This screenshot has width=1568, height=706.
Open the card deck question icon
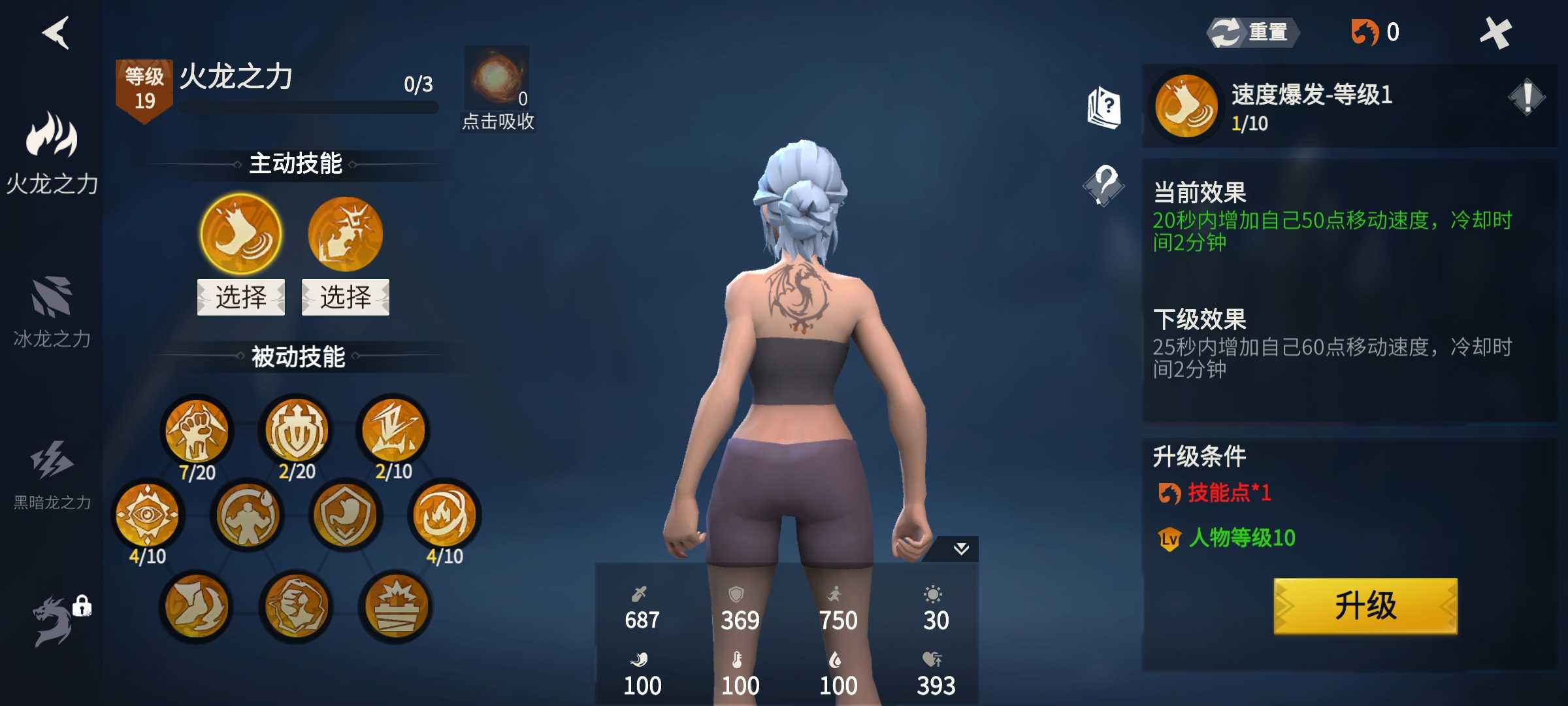tap(1104, 108)
